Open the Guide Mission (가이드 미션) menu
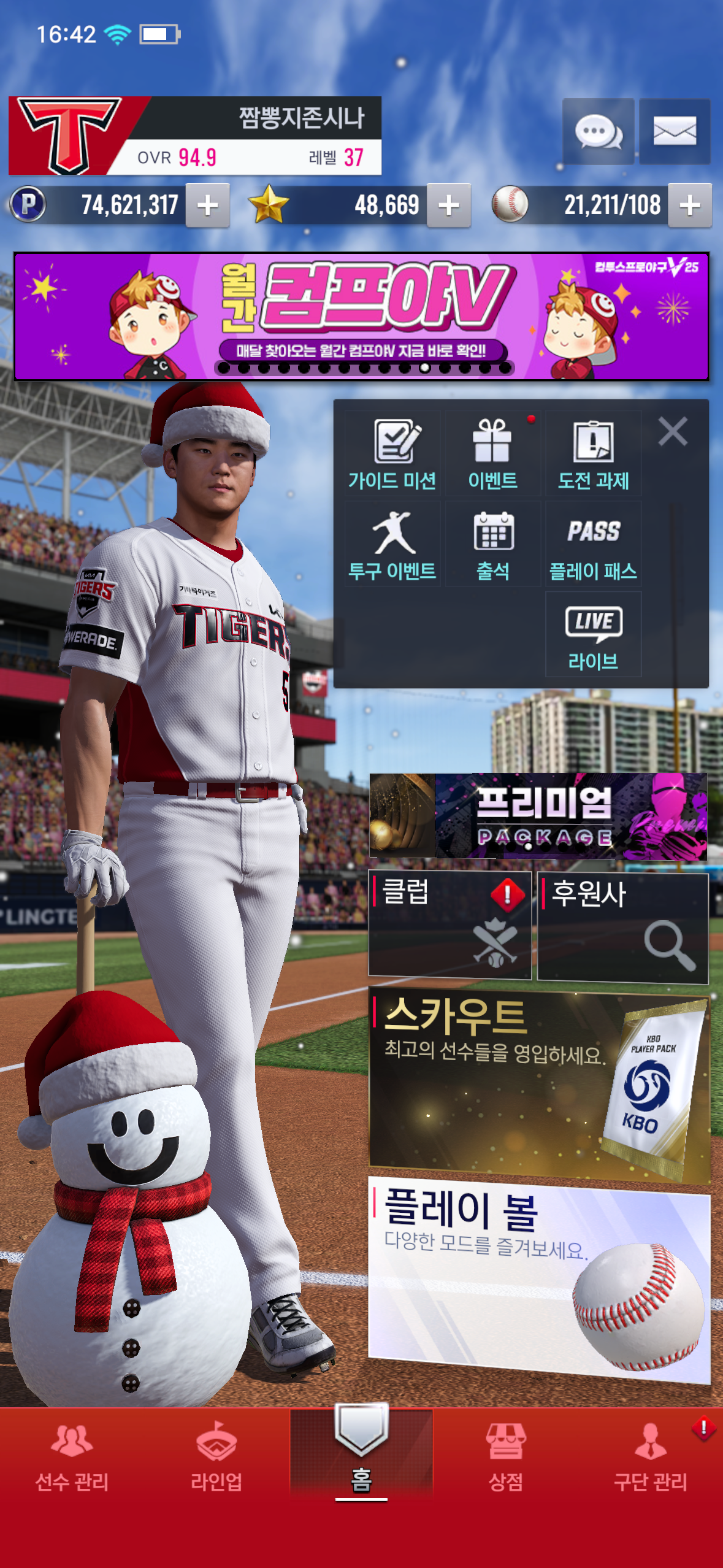The width and height of the screenshot is (723, 1568). 392,454
